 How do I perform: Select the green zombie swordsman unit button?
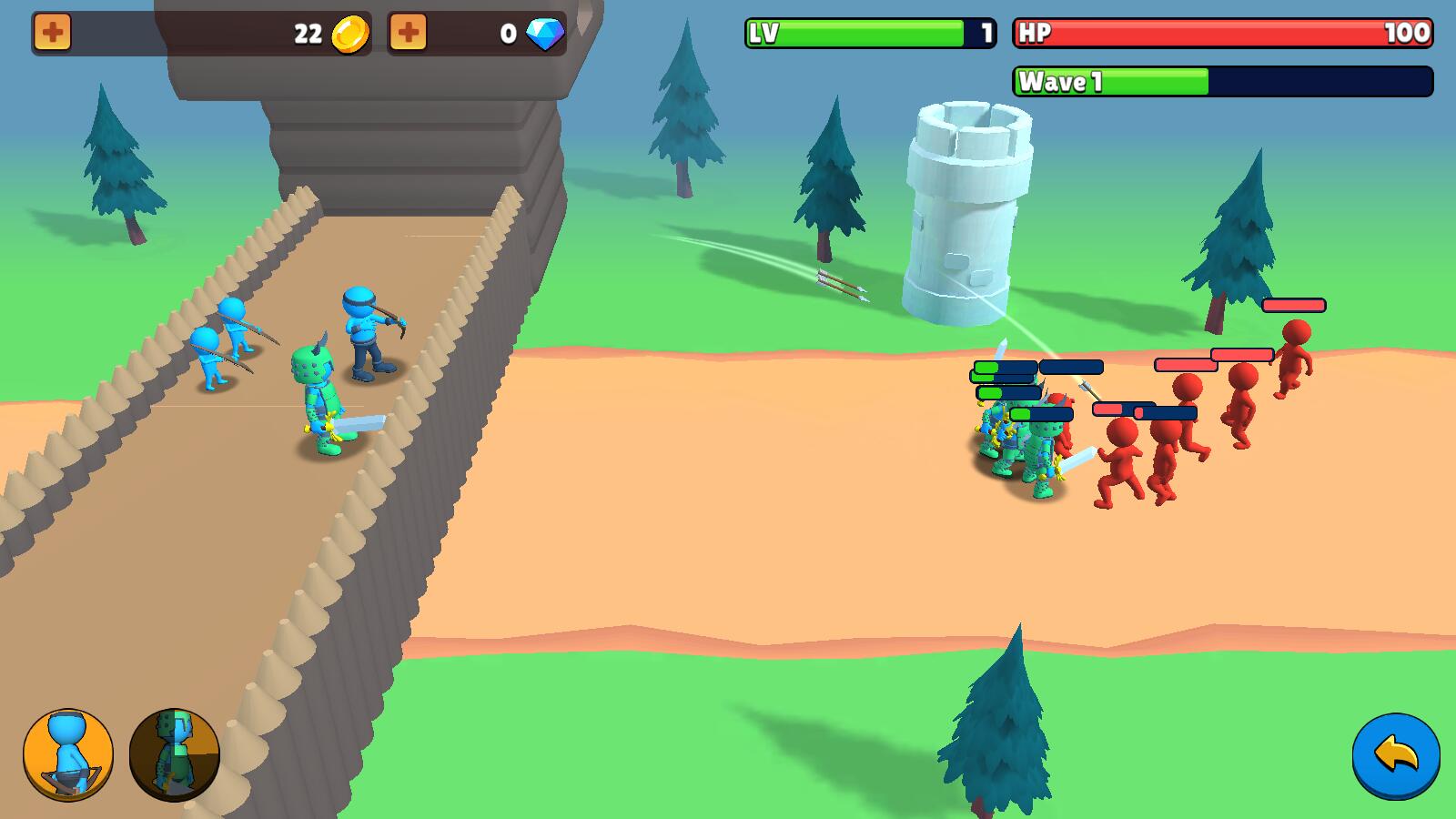[175, 754]
